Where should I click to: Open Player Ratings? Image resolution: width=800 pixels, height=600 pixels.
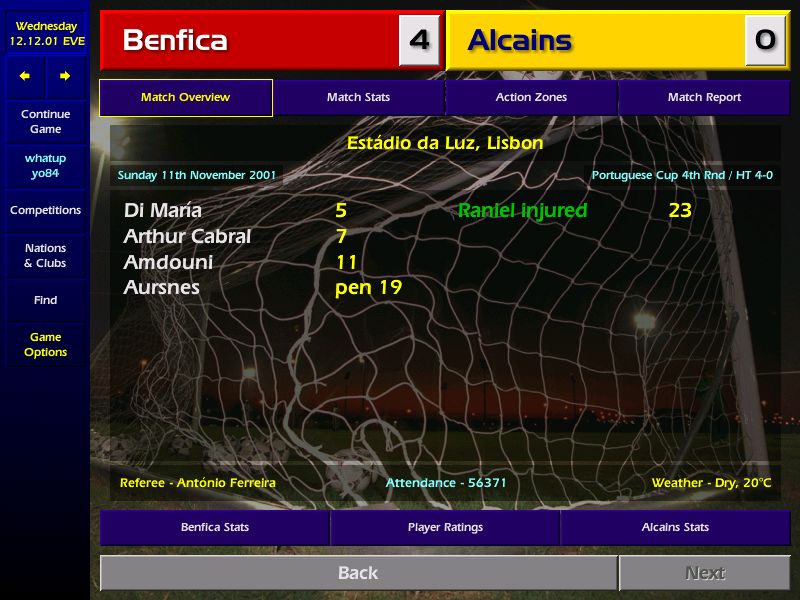(x=445, y=527)
